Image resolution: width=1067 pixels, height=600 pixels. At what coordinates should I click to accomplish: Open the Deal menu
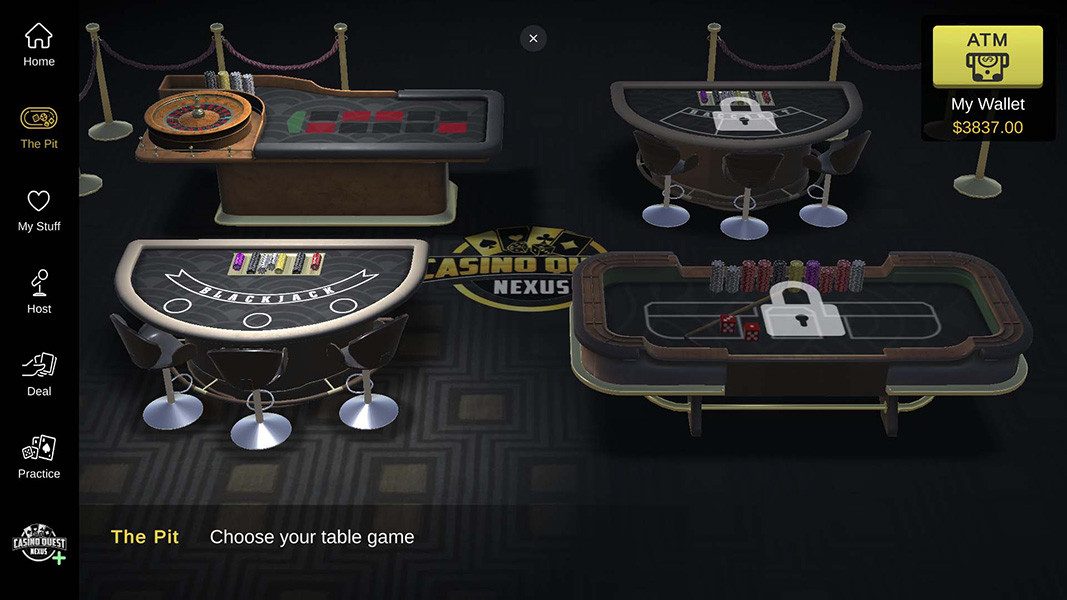(x=39, y=375)
